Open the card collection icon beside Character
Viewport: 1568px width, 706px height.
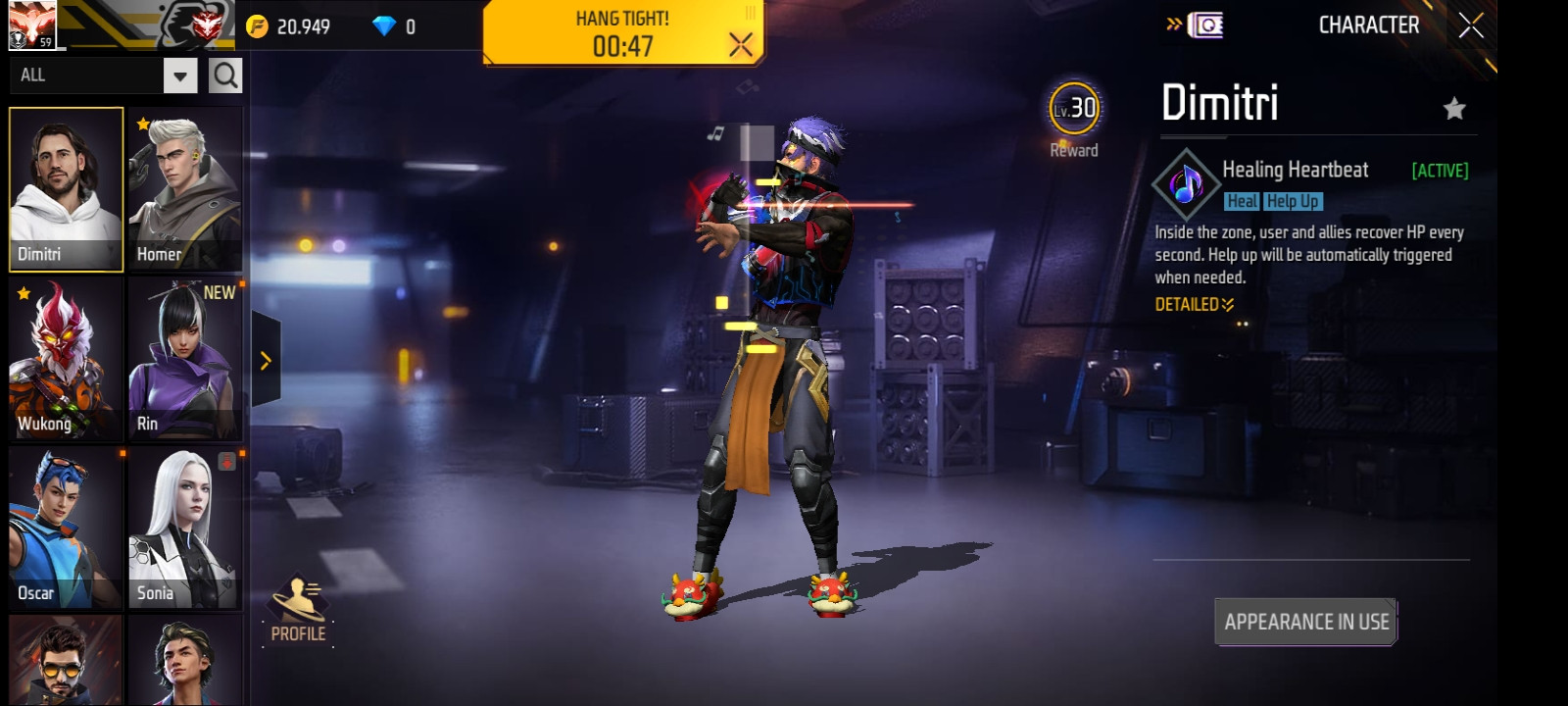1204,25
